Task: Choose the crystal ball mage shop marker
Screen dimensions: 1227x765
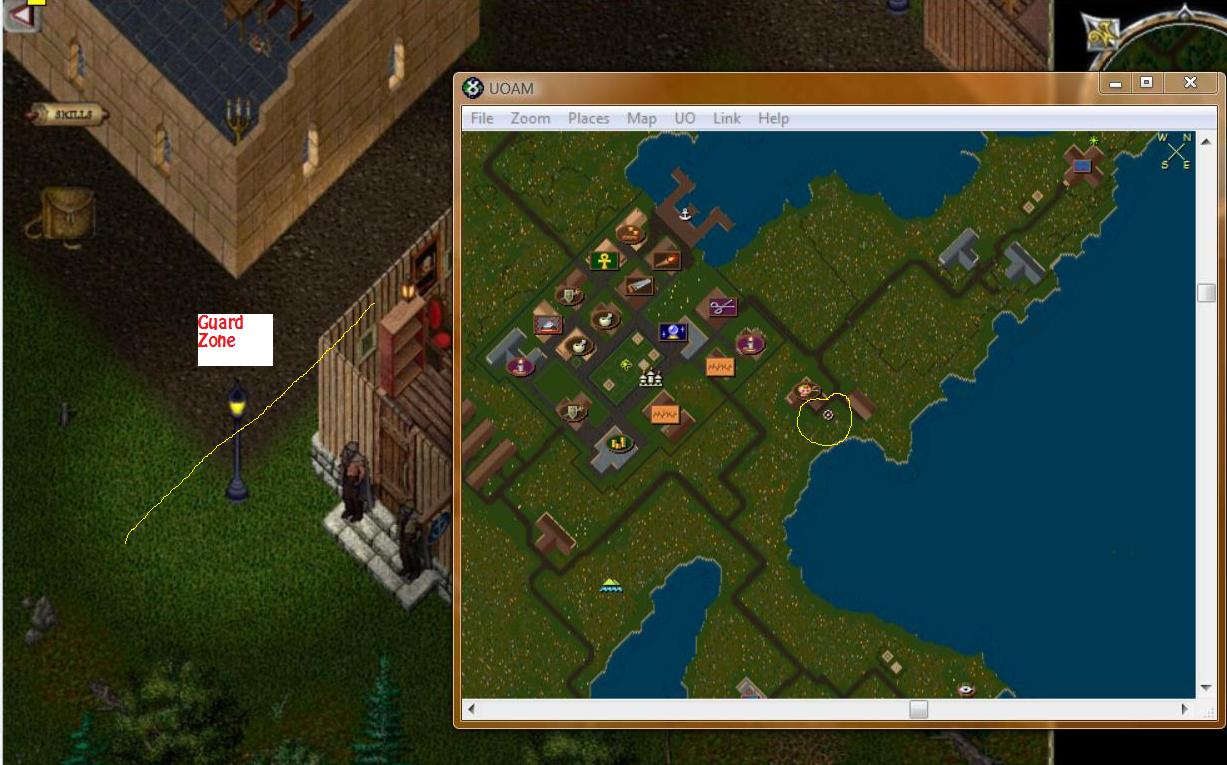Action: (x=672, y=332)
